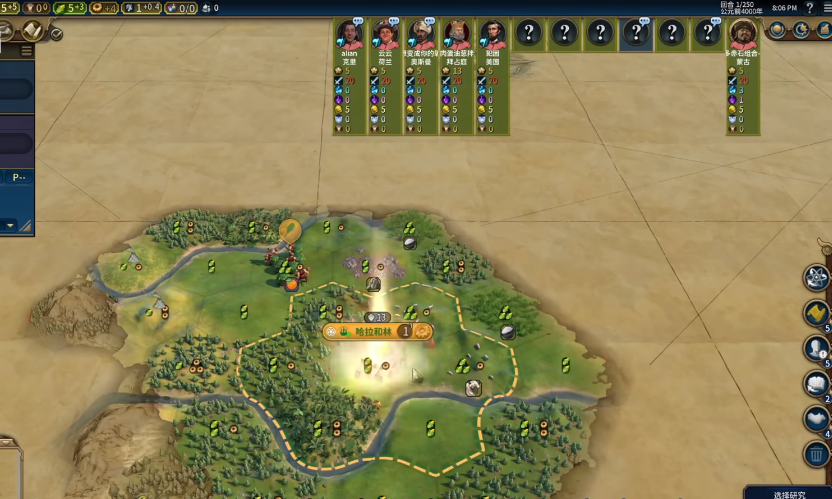
Task: Select the highlighted unmet leader question mark
Action: [636, 33]
